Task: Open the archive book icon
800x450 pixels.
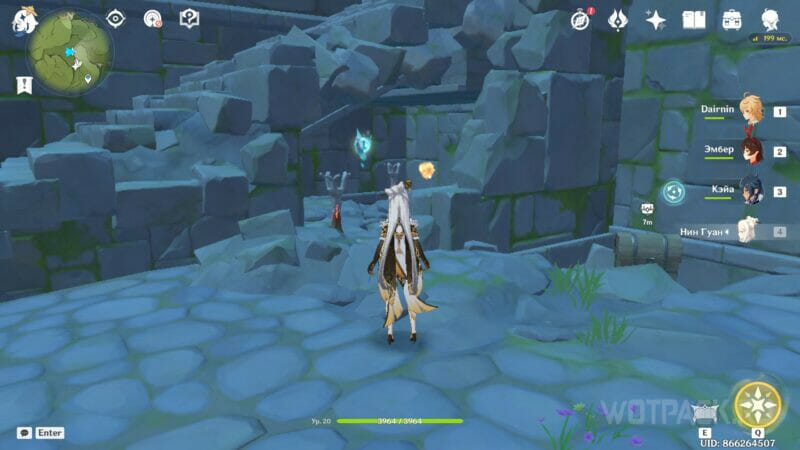Action: 694,20
